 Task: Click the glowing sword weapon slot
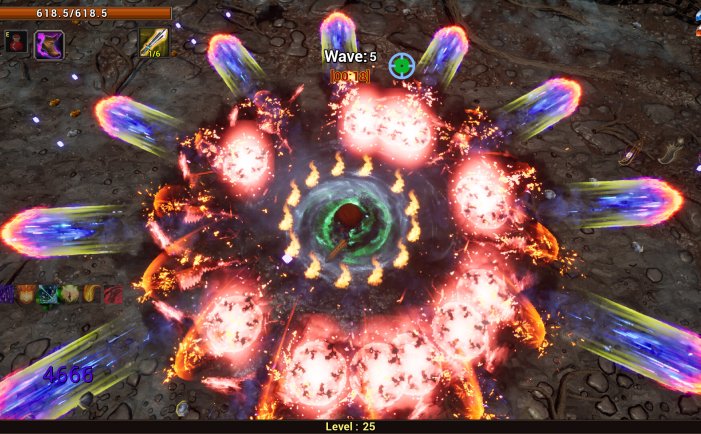tap(154, 42)
